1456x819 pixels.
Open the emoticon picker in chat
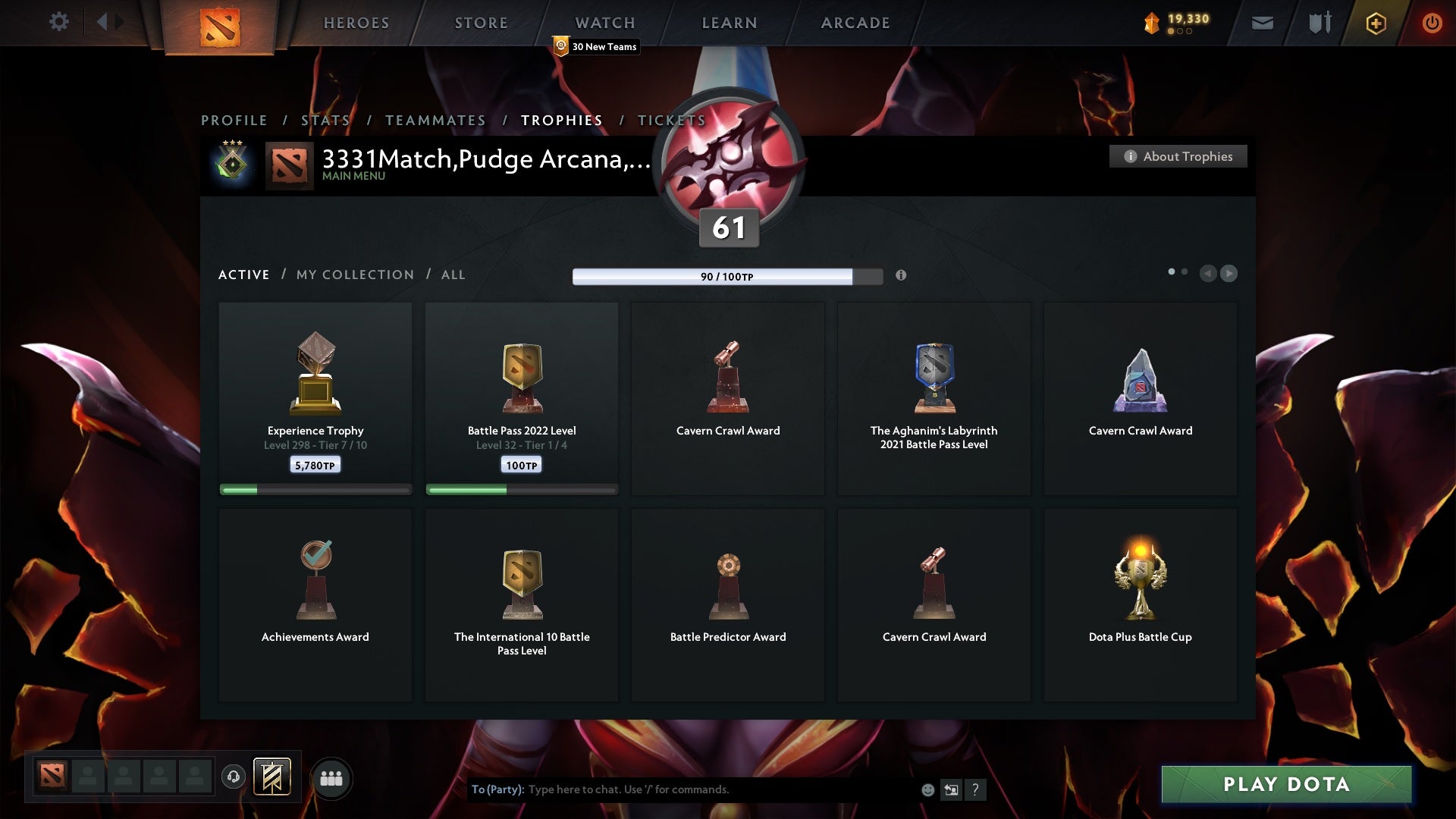pyautogui.click(x=928, y=789)
